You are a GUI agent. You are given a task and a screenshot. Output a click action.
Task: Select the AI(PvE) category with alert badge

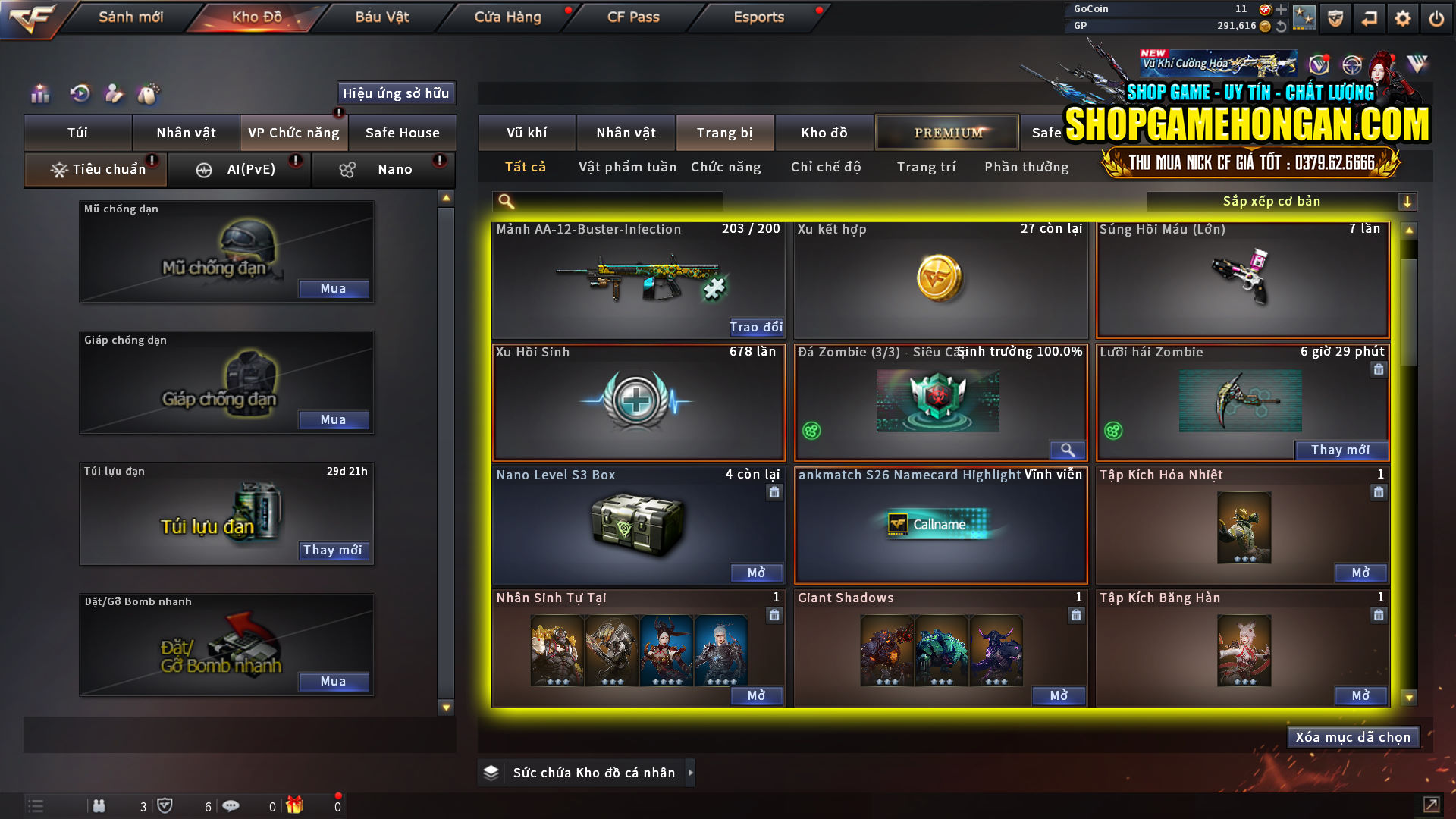pyautogui.click(x=239, y=169)
